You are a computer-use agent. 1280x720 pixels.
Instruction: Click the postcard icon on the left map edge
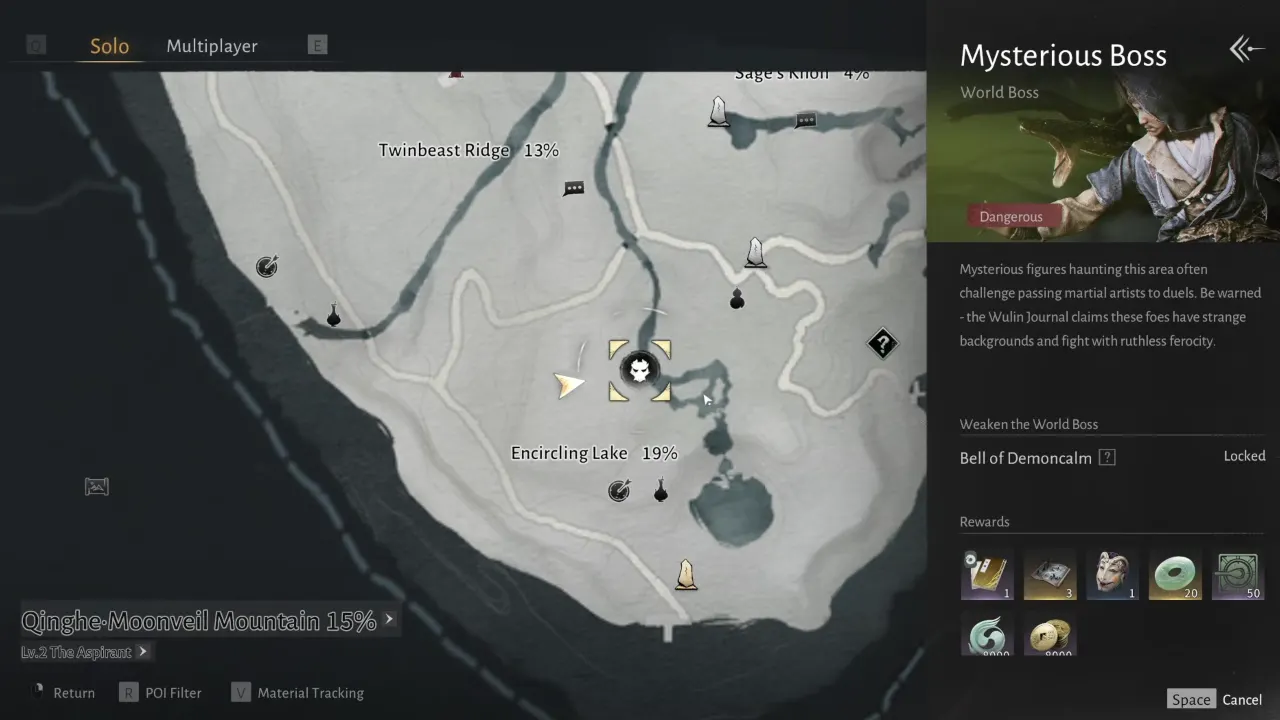tap(96, 487)
